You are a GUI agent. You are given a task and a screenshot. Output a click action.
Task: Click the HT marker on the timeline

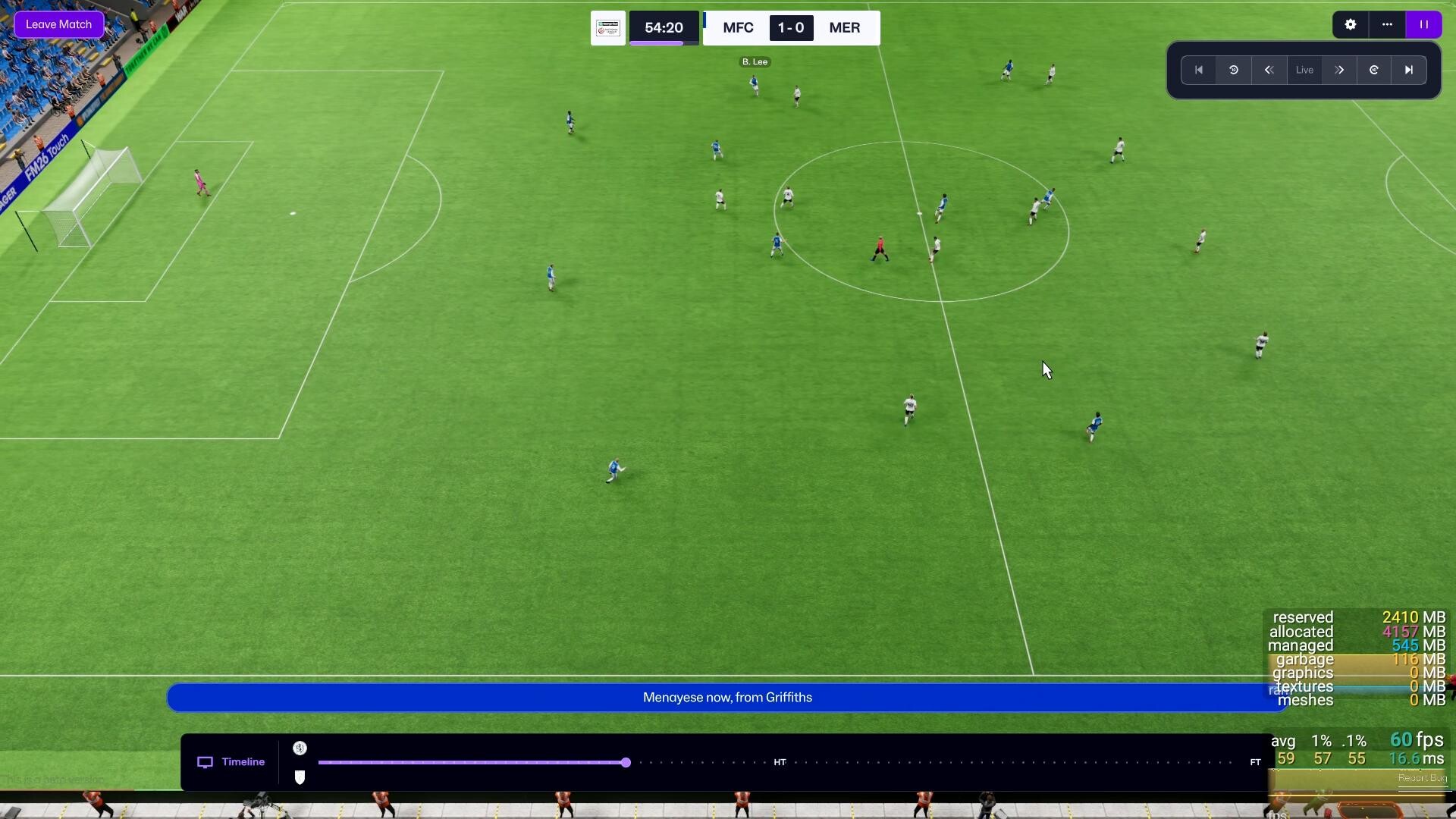coord(780,762)
